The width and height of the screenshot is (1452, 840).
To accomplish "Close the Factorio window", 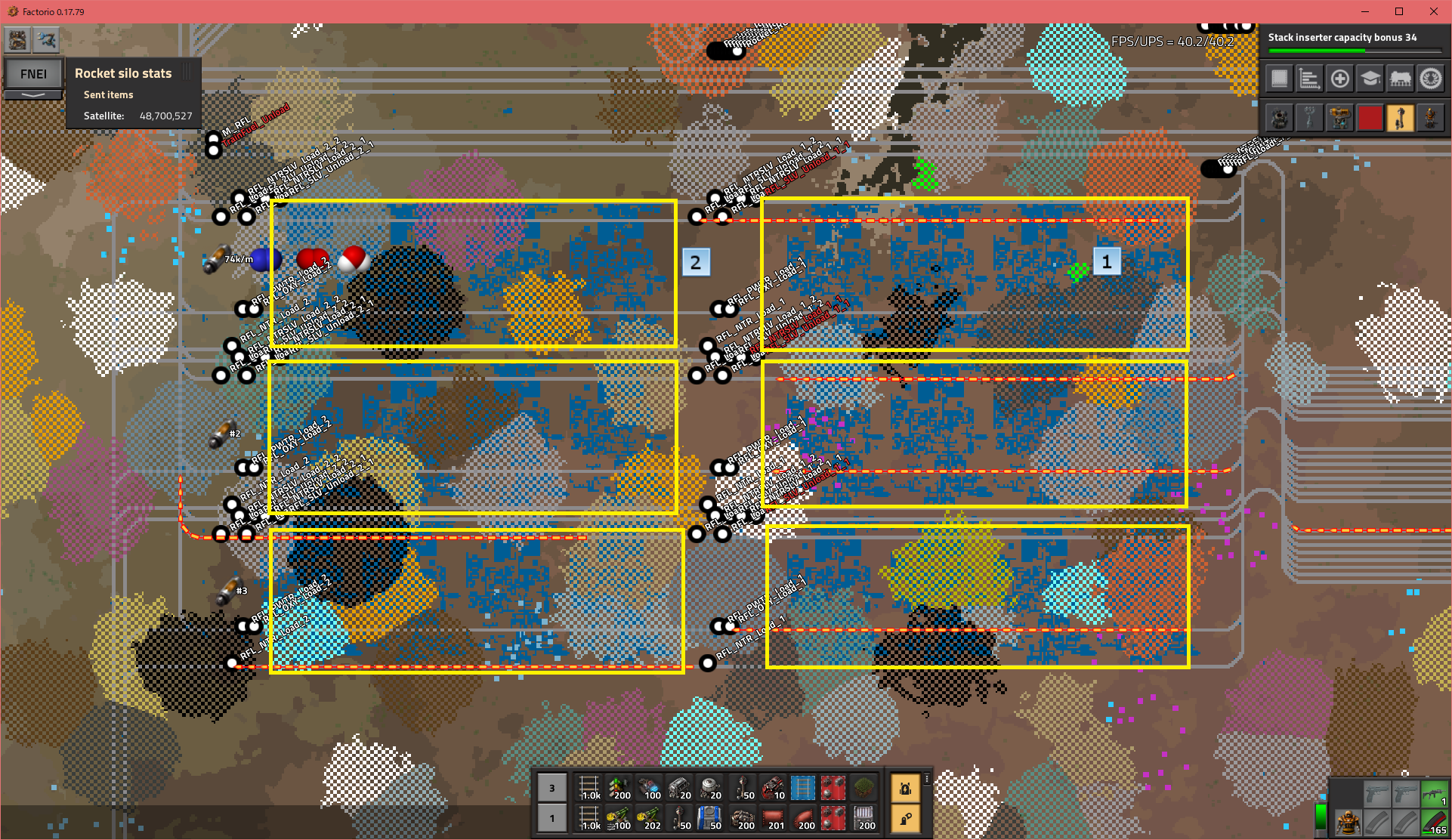I will 1433,11.
